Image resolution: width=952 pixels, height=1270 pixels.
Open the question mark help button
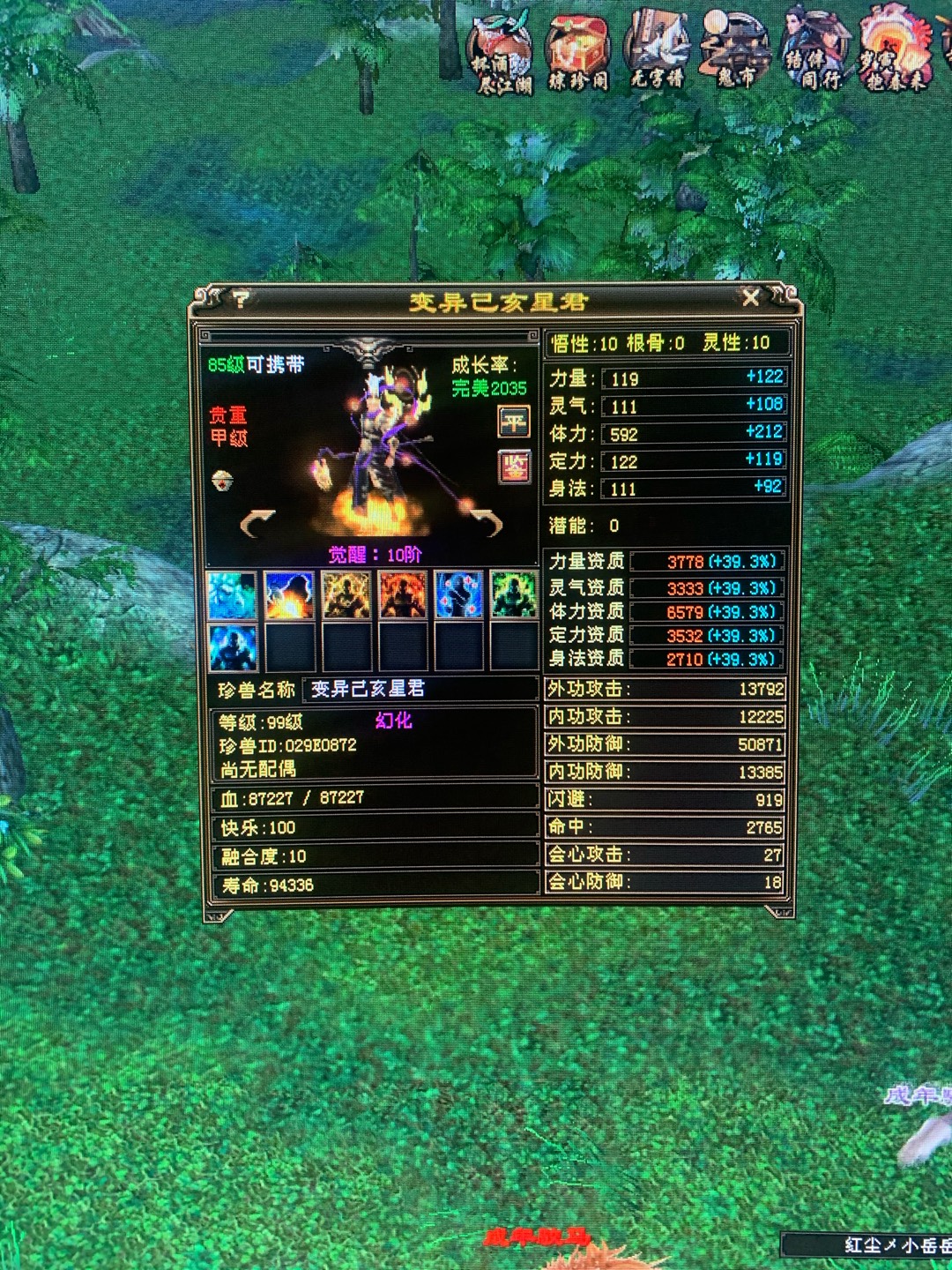click(x=241, y=300)
